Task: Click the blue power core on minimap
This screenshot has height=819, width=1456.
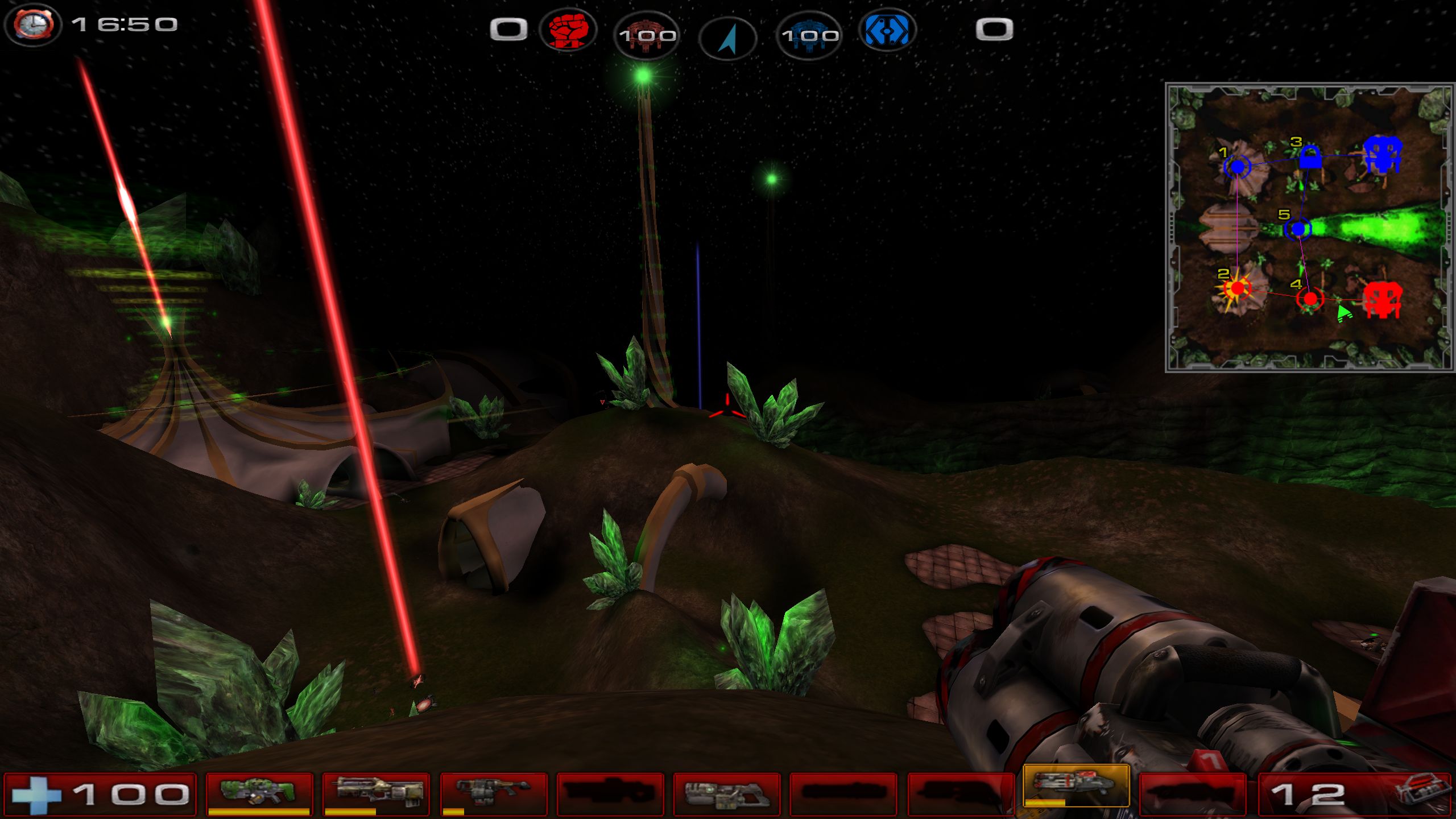Action: [x=1383, y=154]
